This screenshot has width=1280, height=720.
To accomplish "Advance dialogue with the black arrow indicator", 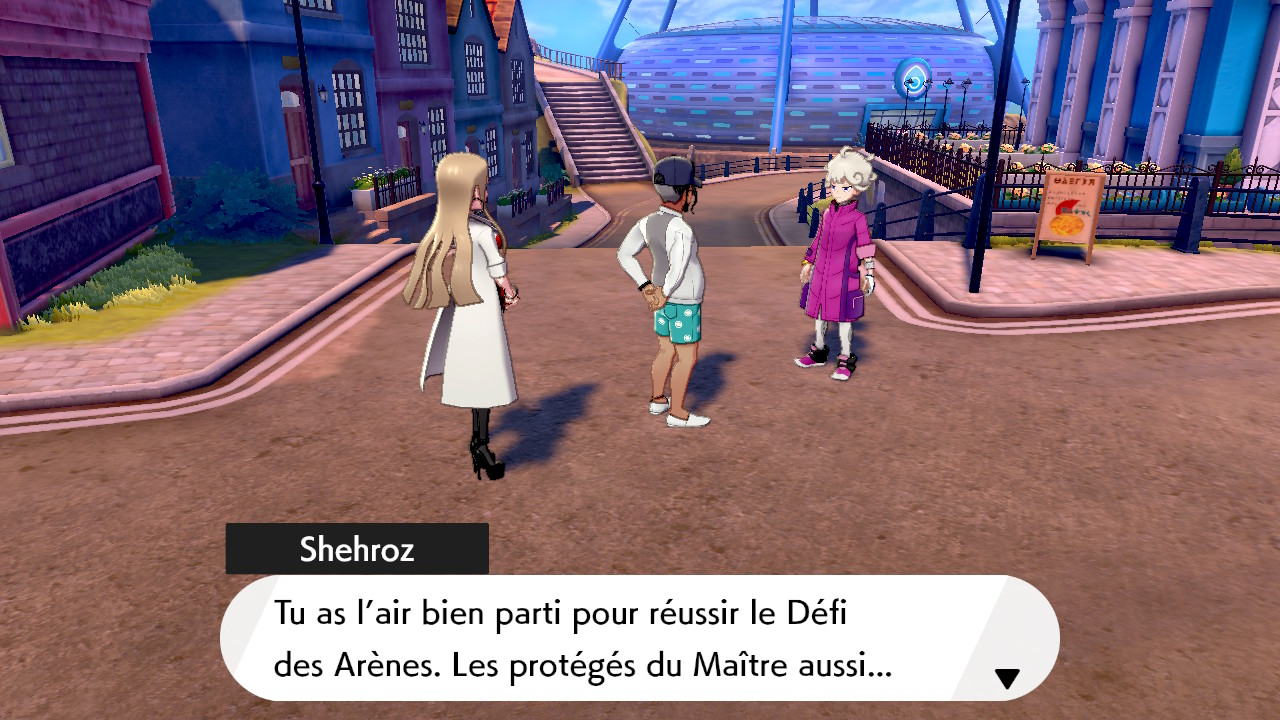I will point(1007,679).
